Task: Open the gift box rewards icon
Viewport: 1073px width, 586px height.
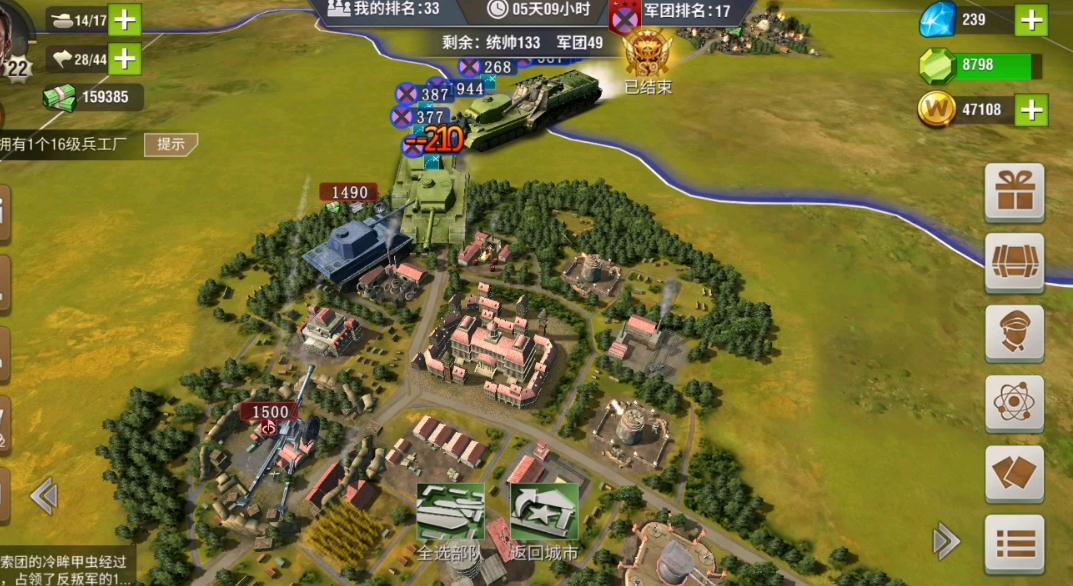Action: [x=1015, y=192]
